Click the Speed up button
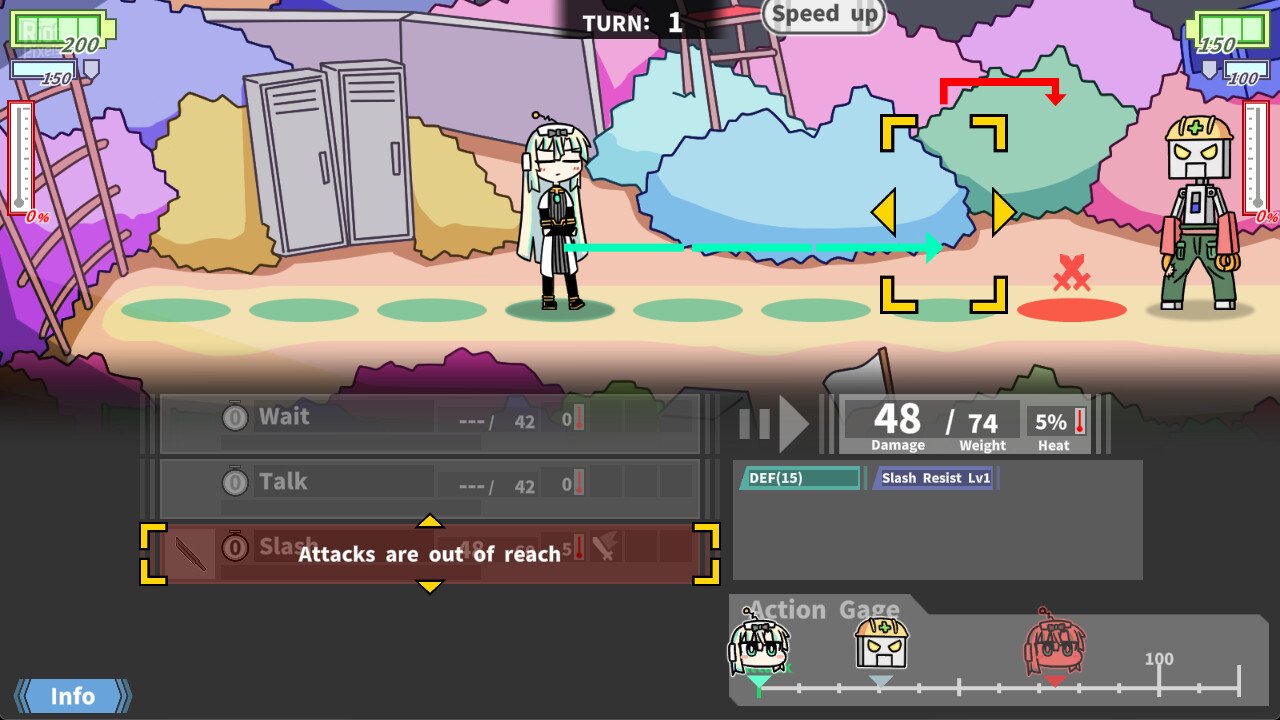Image resolution: width=1280 pixels, height=720 pixels. (x=824, y=15)
